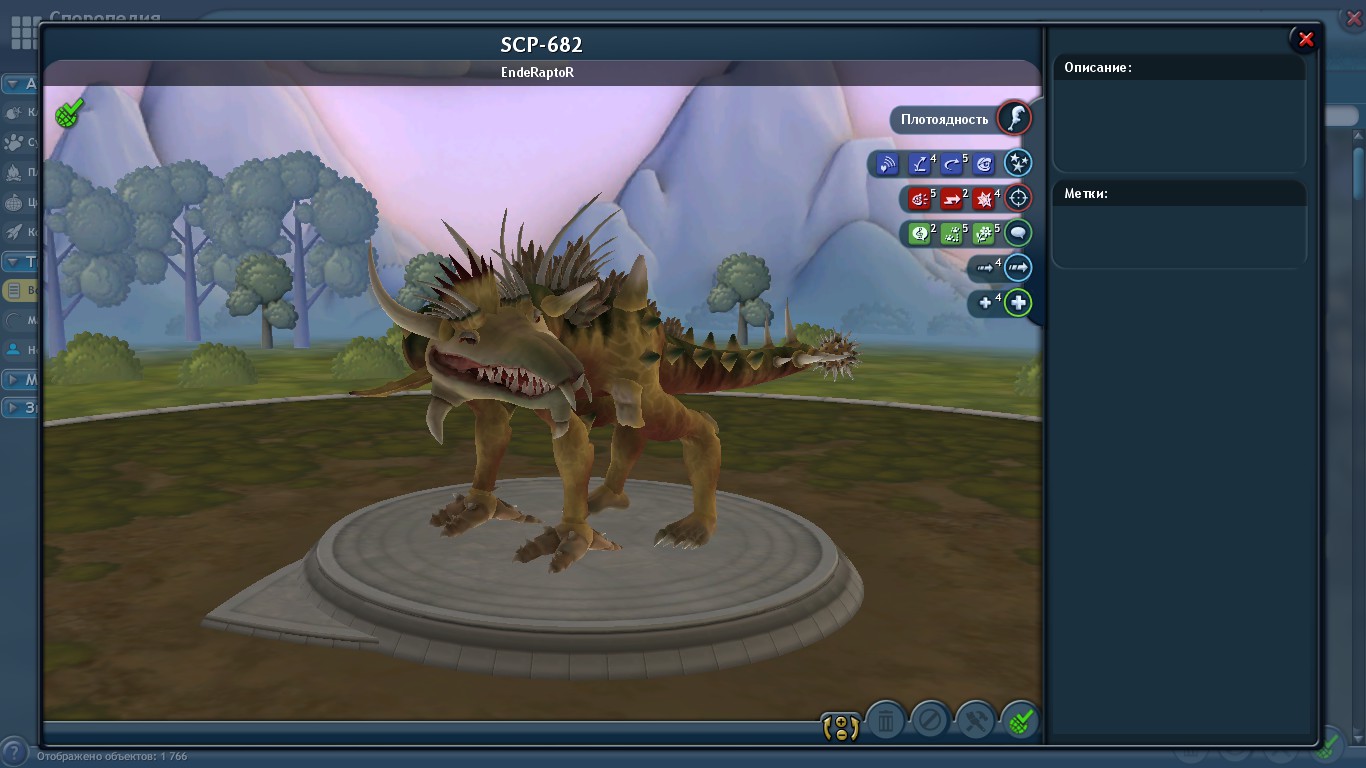Screen dimensions: 1366x768
Task: Click the sprint speed arrow icon
Action: point(1019,268)
